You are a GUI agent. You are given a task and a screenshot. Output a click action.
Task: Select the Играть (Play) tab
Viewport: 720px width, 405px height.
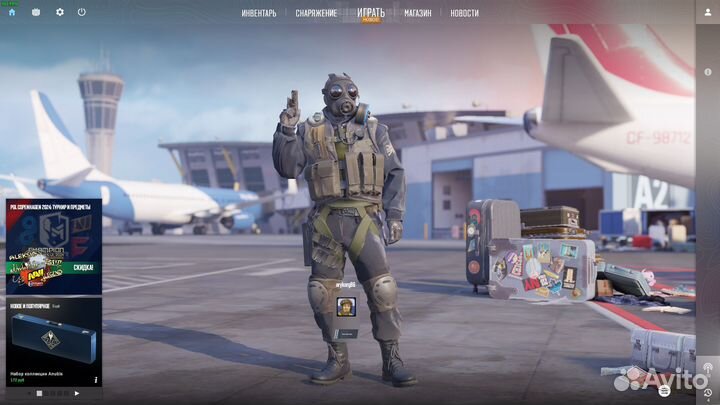[x=370, y=13]
